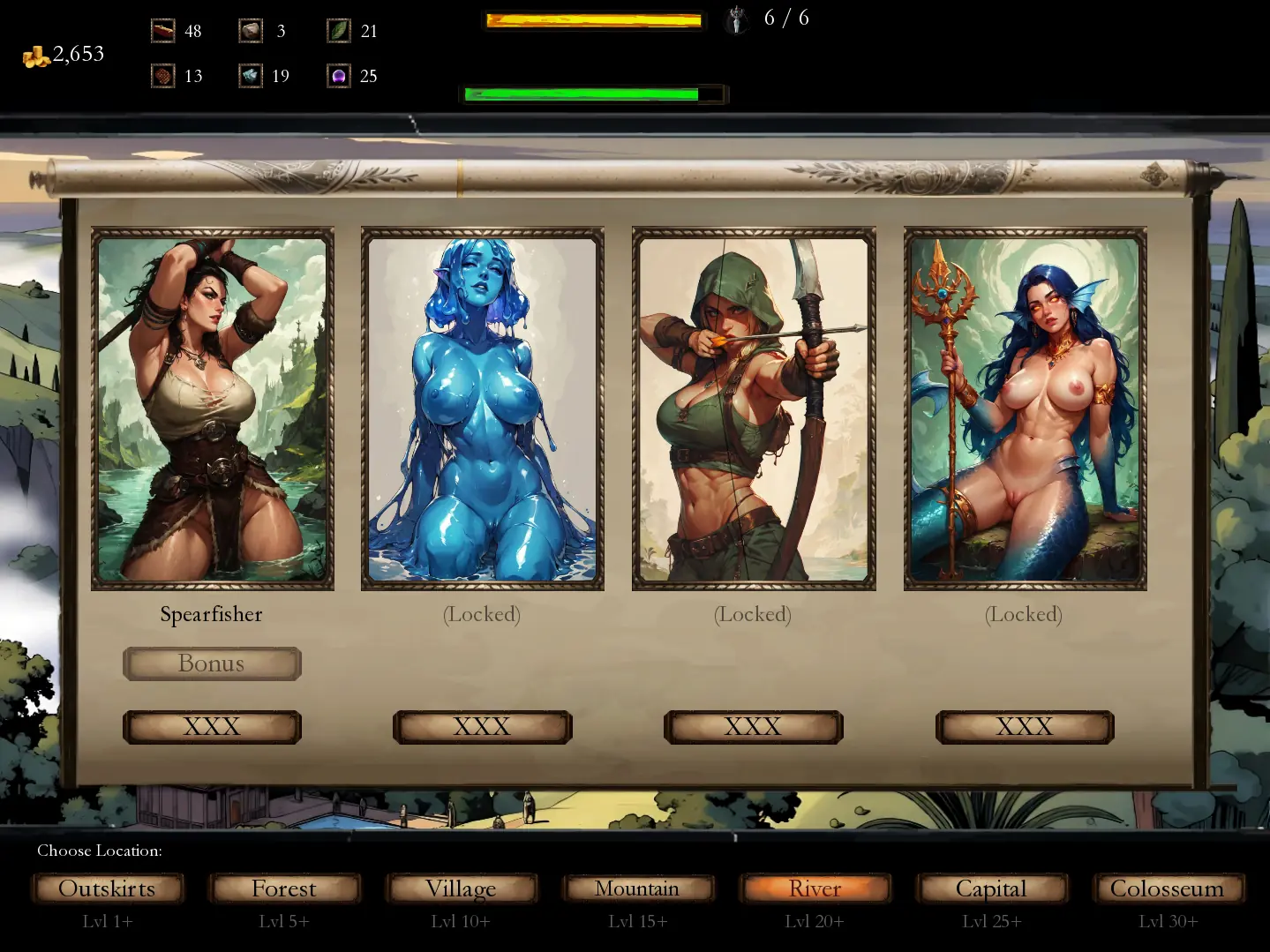The width and height of the screenshot is (1270, 952).
Task: Select the Spearfisher character card
Action: pyautogui.click(x=213, y=409)
